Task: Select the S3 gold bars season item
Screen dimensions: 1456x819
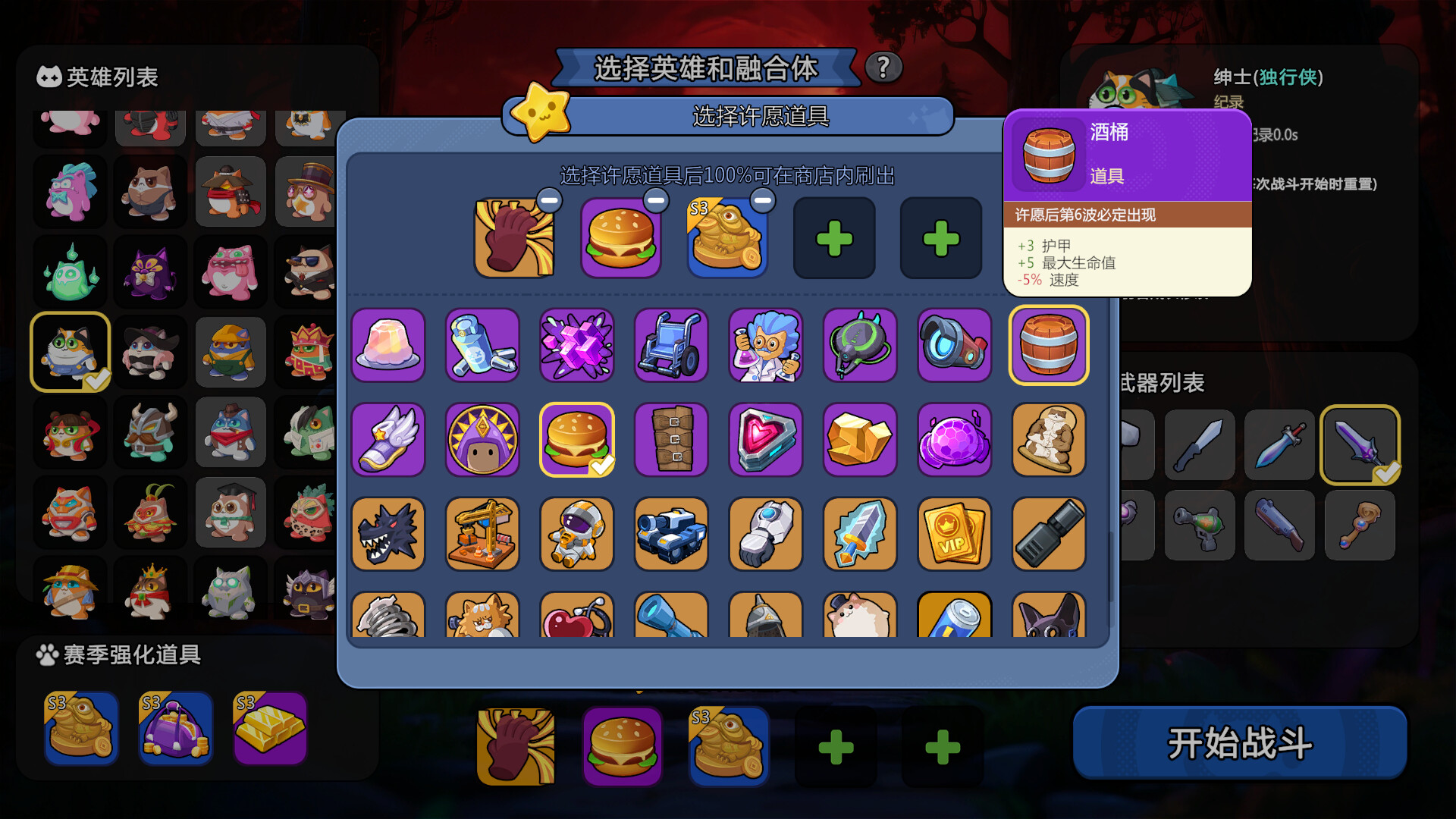Action: pos(269,730)
